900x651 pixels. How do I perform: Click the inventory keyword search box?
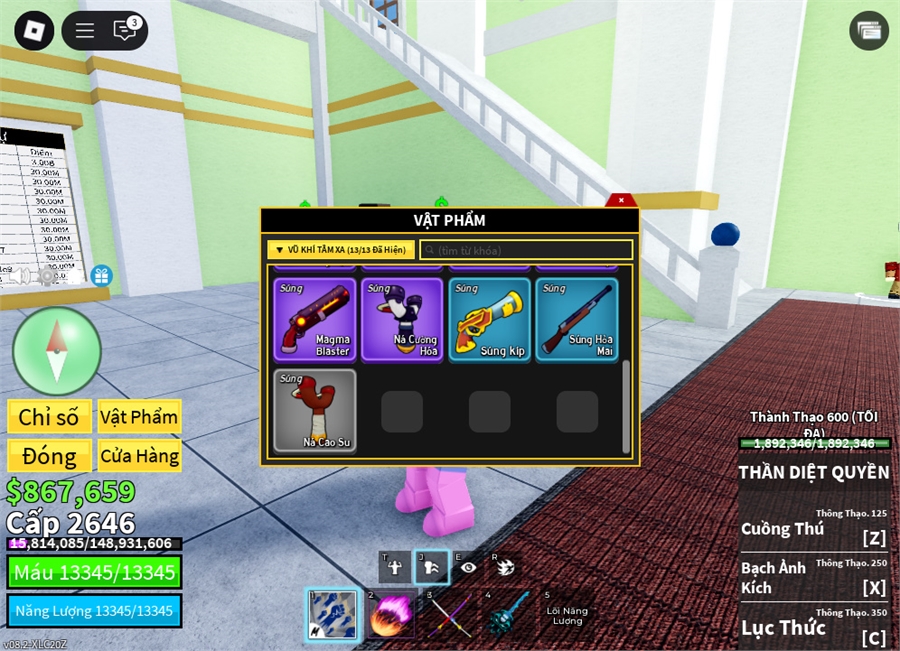pyautogui.click(x=526, y=250)
